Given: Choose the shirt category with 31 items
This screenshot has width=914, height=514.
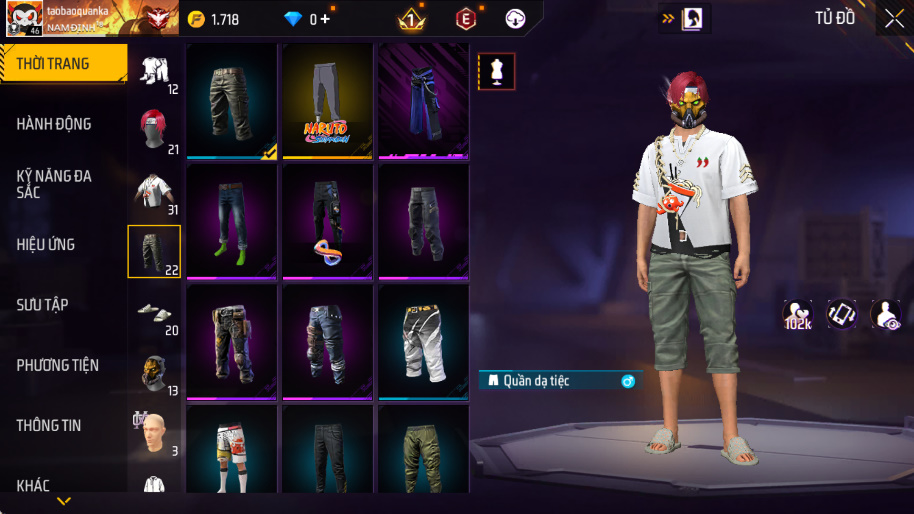Looking at the screenshot, I should coord(154,190).
